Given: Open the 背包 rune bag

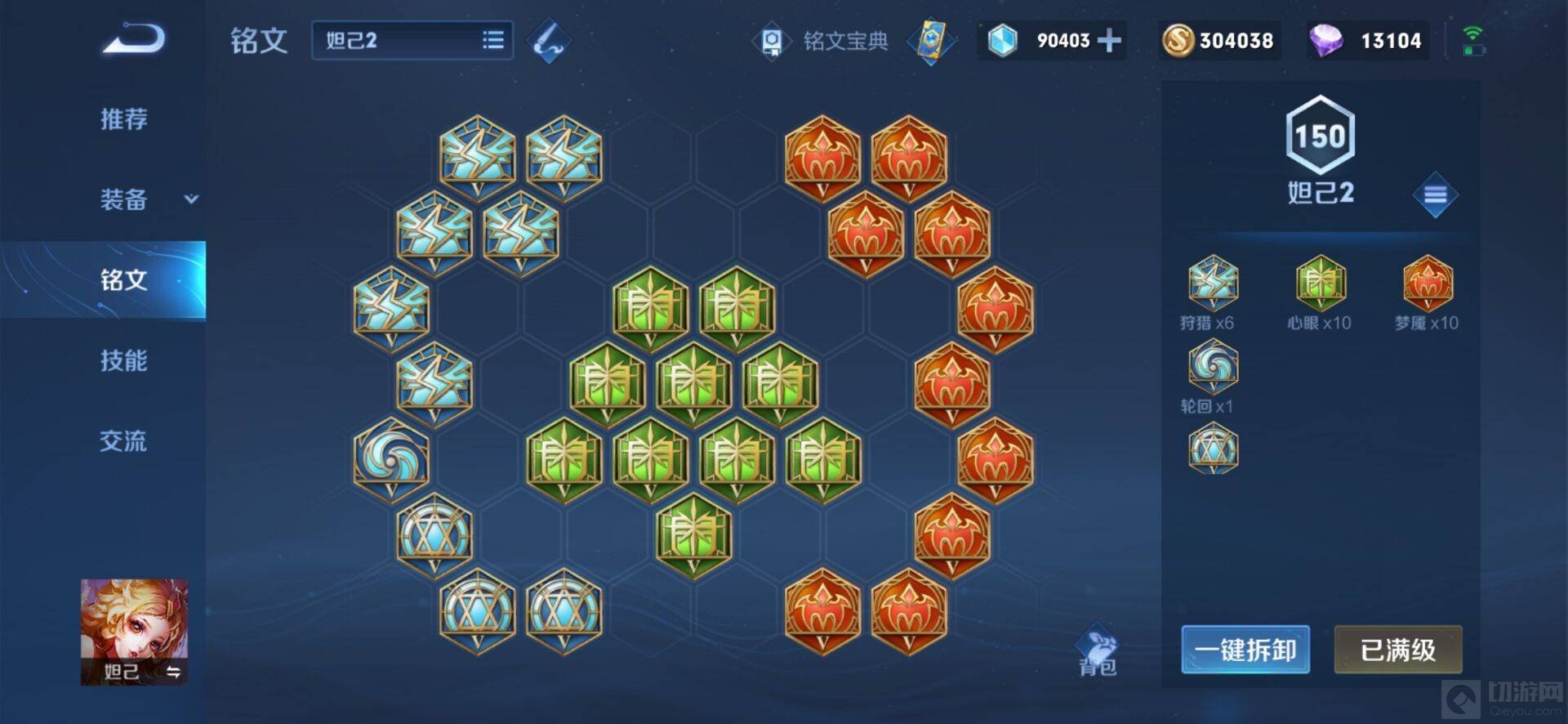Looking at the screenshot, I should (1098, 654).
